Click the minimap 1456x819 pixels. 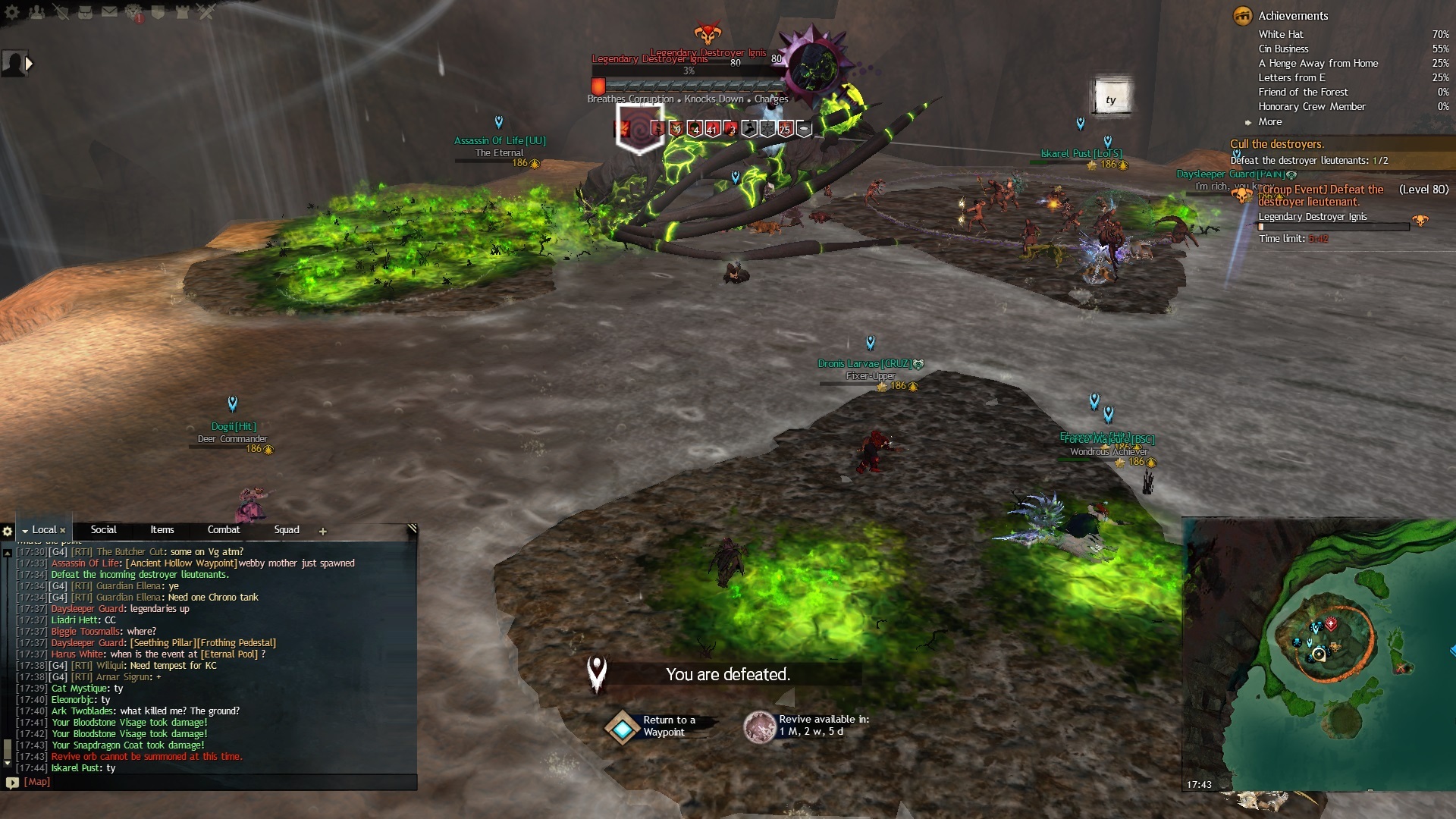point(1319,652)
